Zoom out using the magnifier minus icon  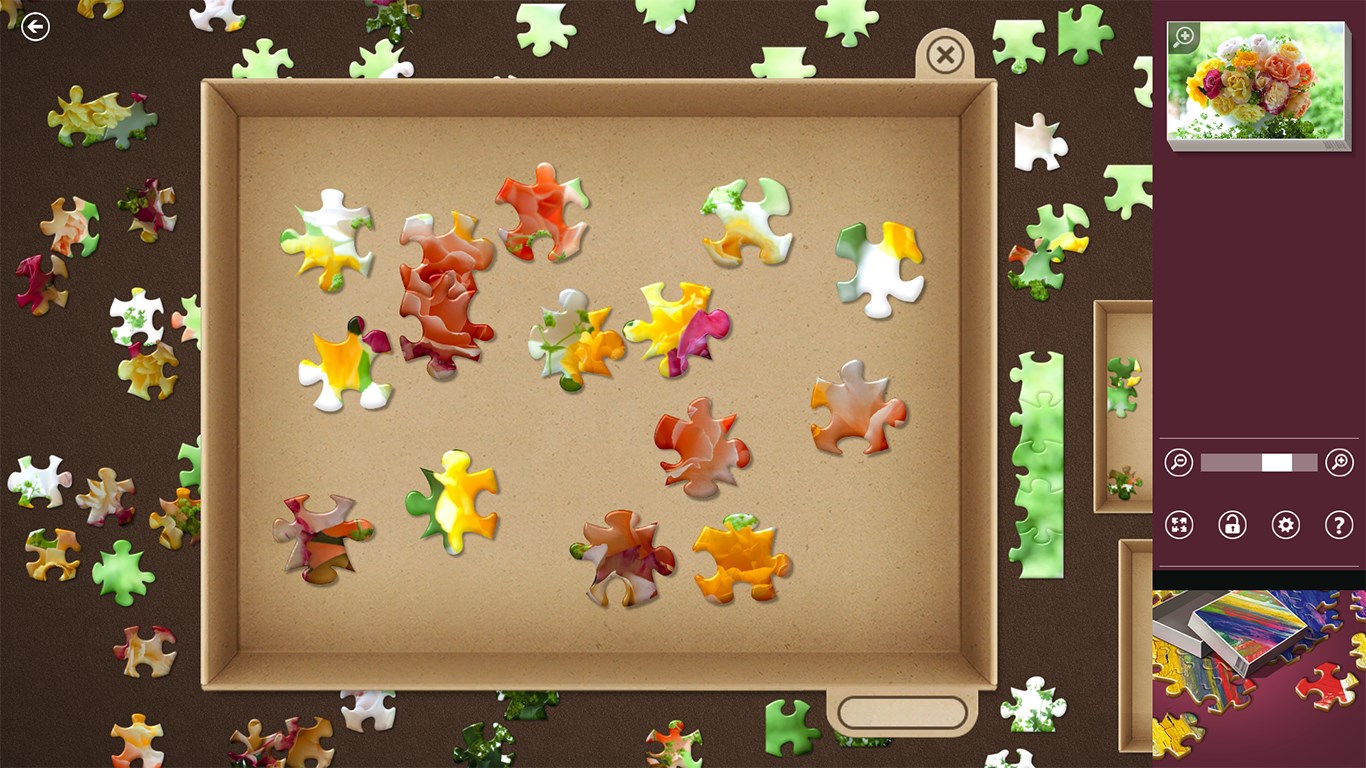[1178, 462]
